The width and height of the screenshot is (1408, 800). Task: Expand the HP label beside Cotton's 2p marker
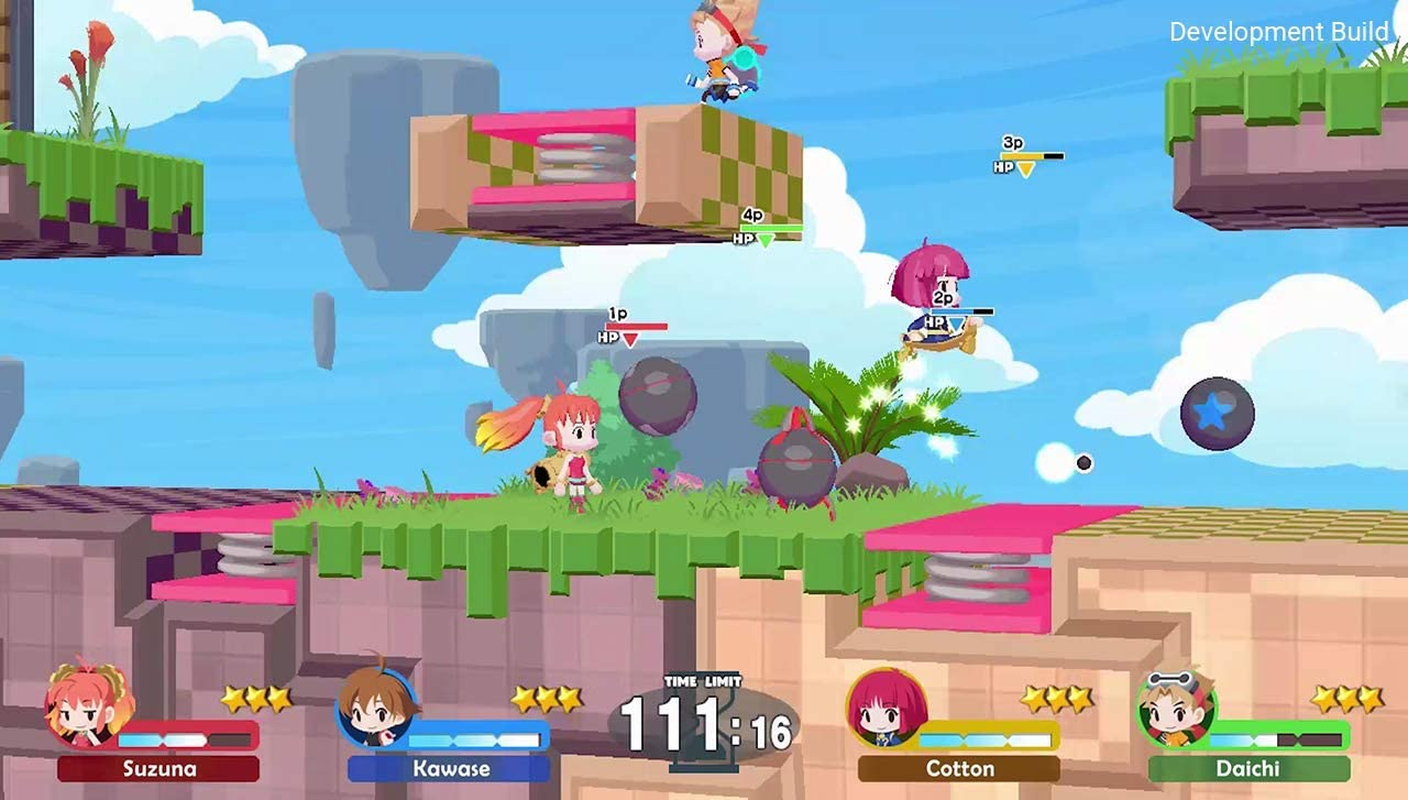point(933,322)
